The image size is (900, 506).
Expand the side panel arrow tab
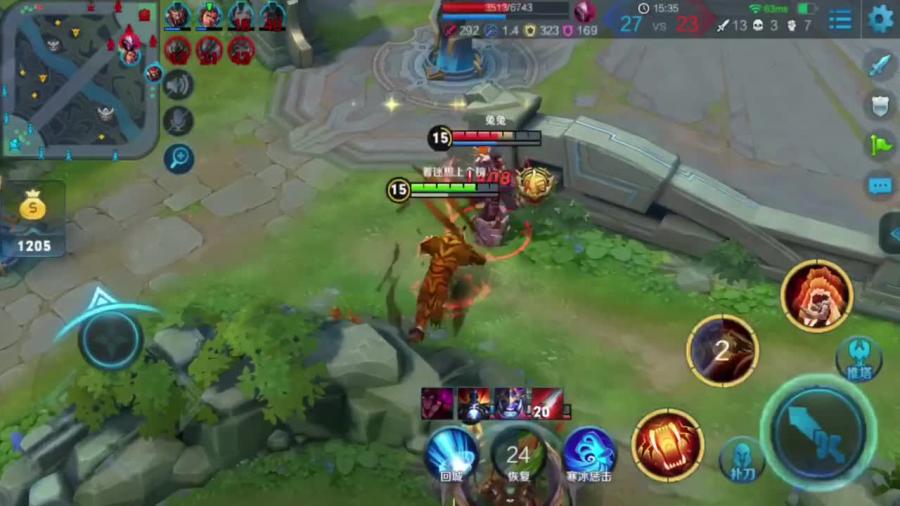click(889, 233)
